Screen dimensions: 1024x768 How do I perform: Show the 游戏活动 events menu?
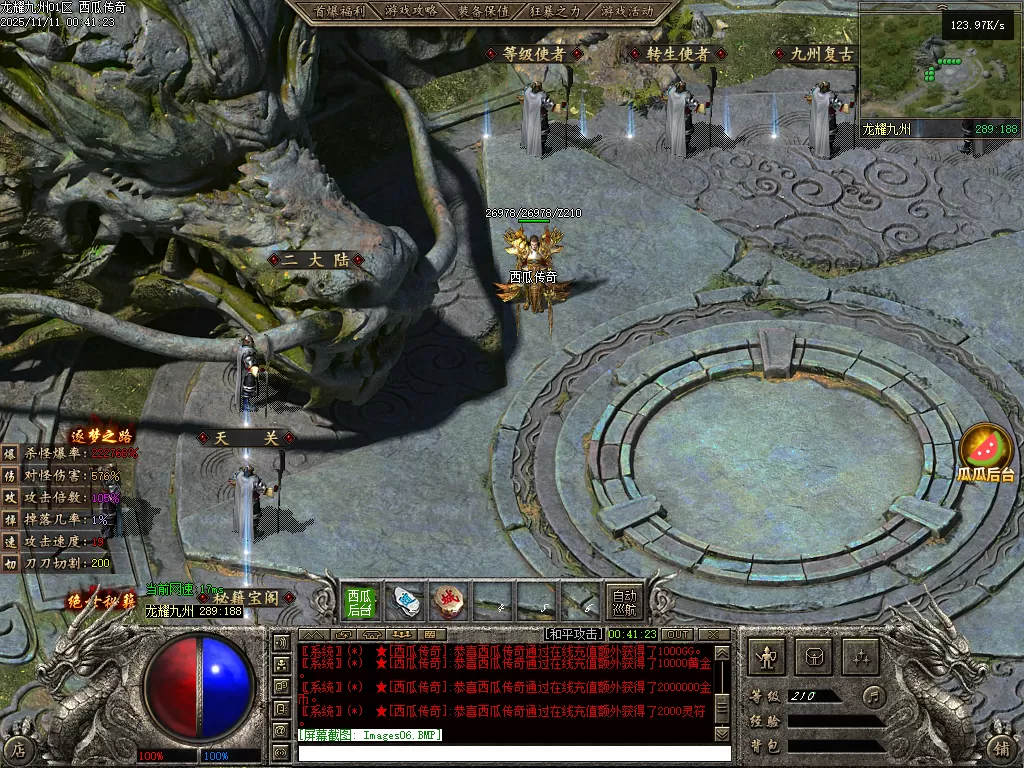[628, 11]
